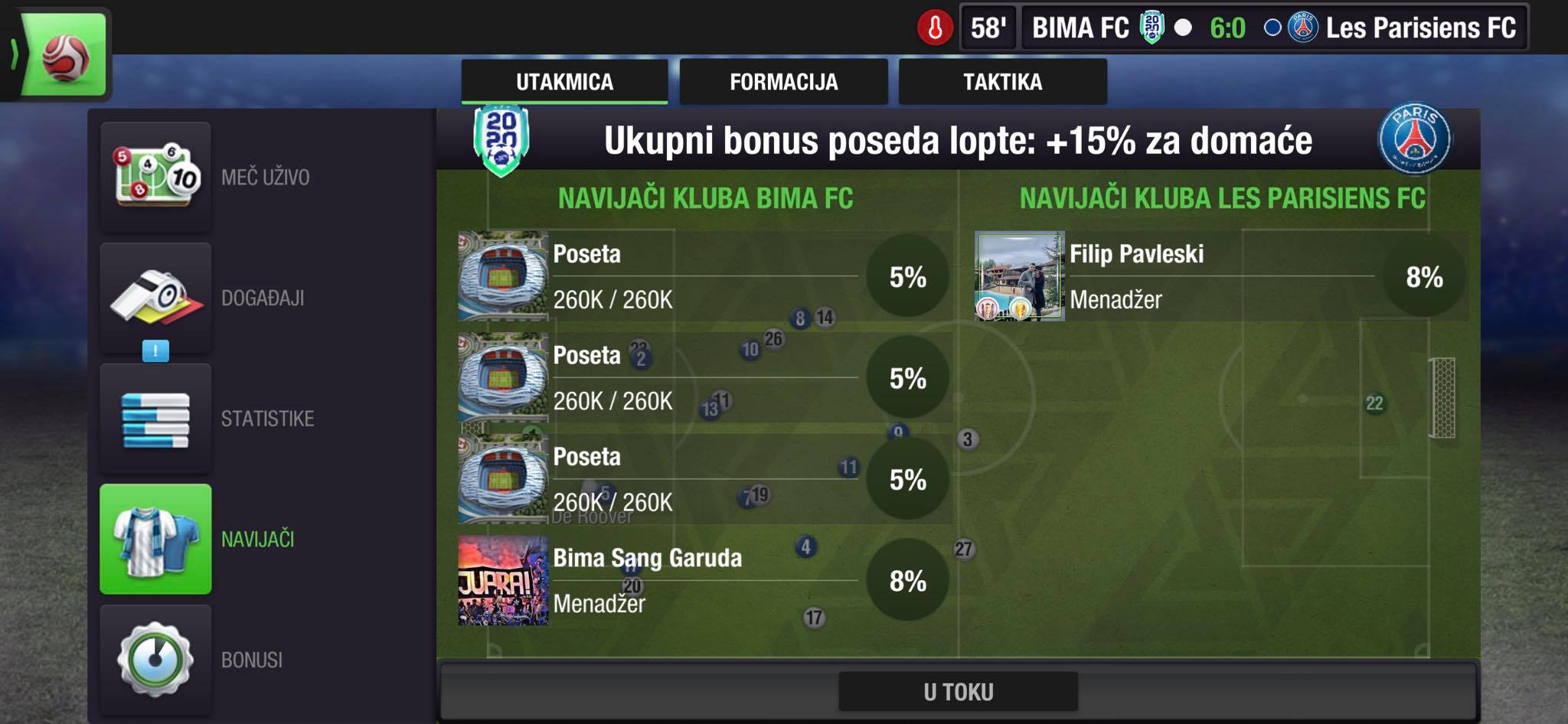Select Filip Pavleski manager row
Screen dimensions: 1568x724
pos(1221,276)
